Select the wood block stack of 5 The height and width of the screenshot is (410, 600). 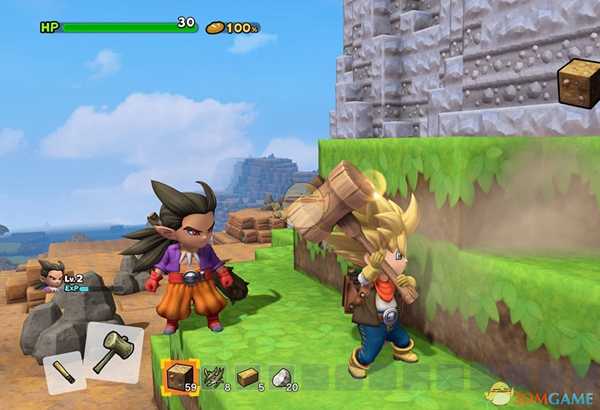coord(247,376)
